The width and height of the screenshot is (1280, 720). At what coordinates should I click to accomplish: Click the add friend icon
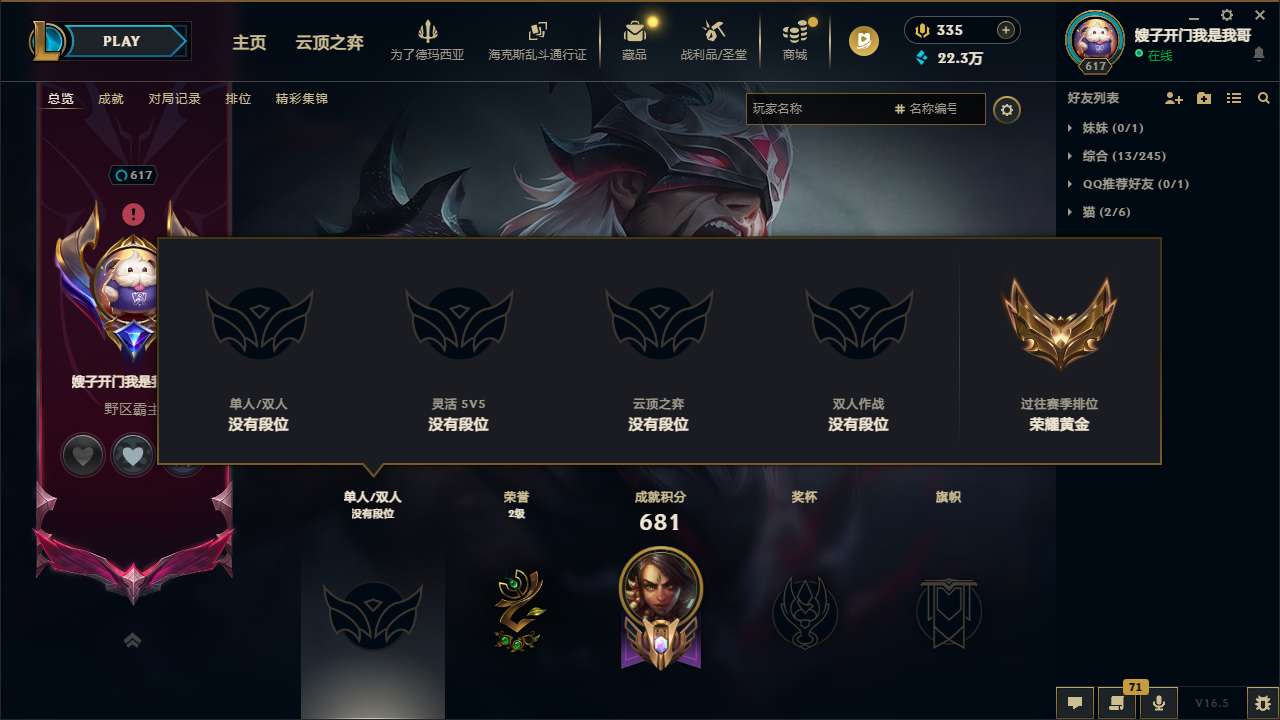1172,98
